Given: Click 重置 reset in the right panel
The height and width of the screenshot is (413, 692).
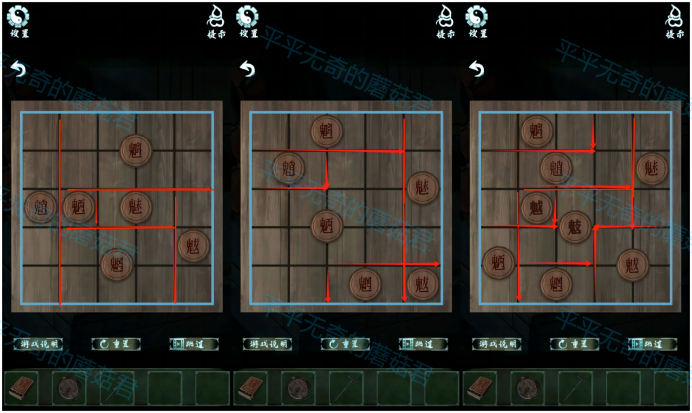Looking at the screenshot, I should (574, 343).
